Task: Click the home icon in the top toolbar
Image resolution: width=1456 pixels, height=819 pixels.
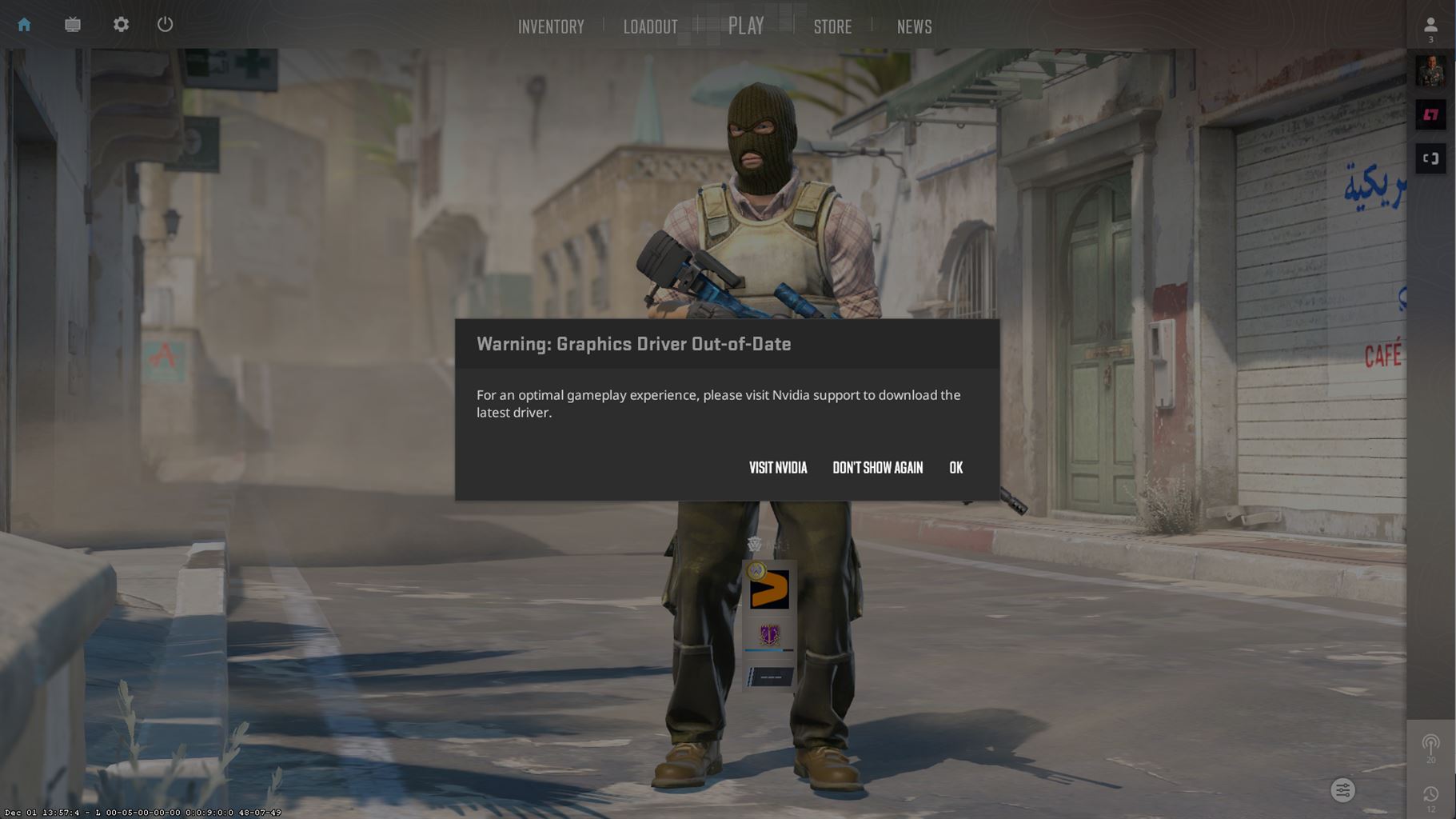Action: tap(24, 24)
